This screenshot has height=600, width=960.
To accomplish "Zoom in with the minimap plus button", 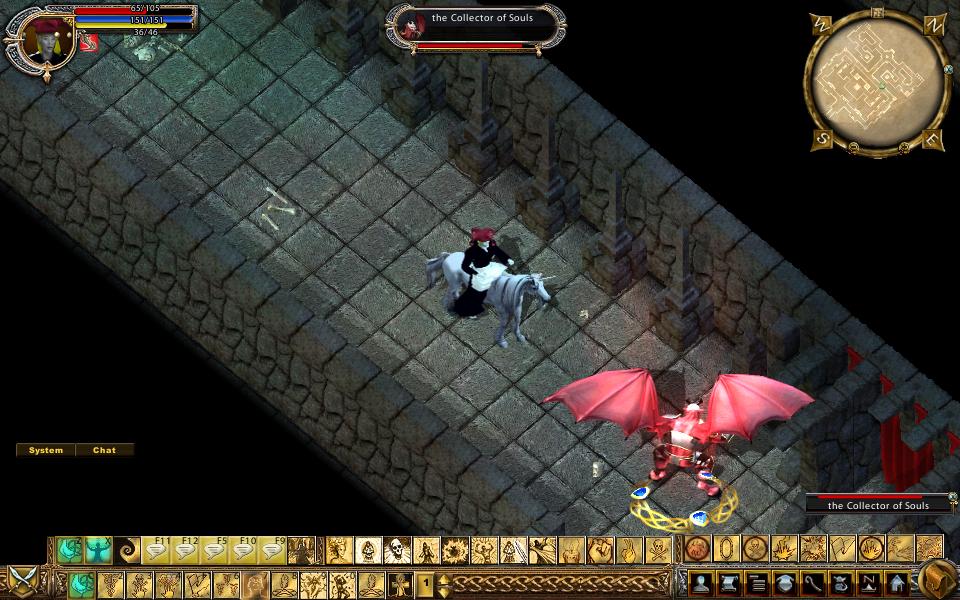I will (903, 148).
